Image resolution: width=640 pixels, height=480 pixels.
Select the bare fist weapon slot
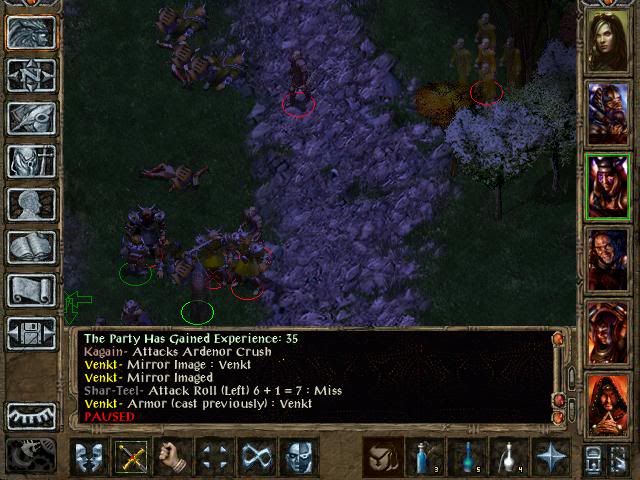[x=173, y=456]
